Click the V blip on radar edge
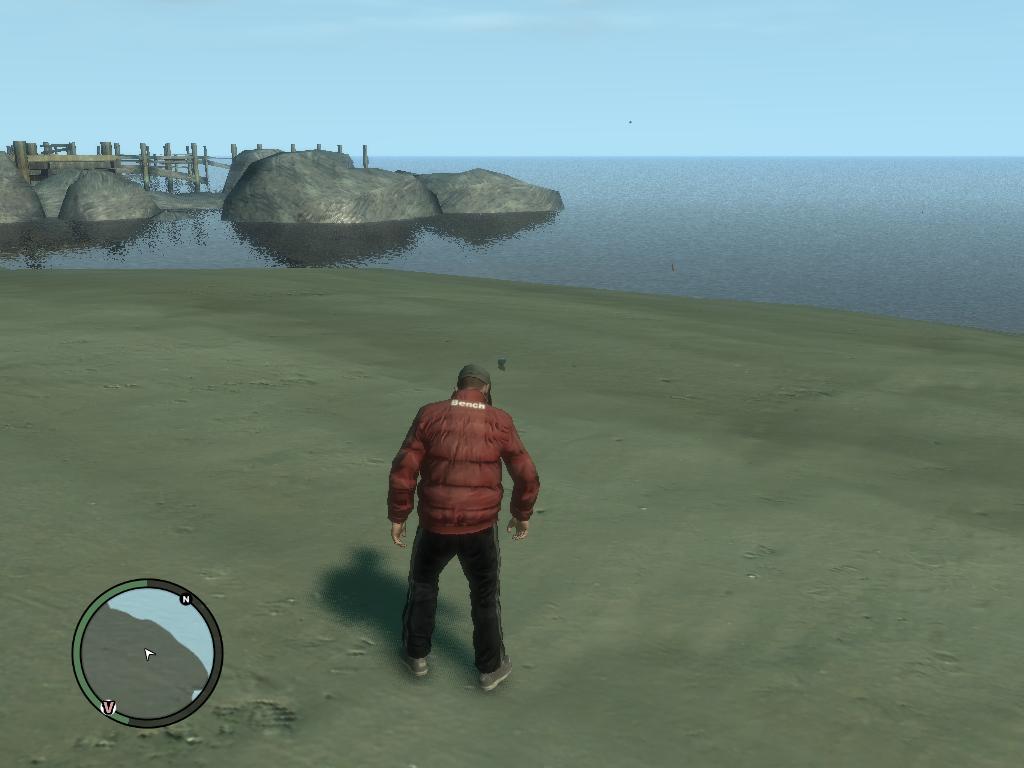Screen dimensions: 1024x768 pyautogui.click(x=109, y=707)
